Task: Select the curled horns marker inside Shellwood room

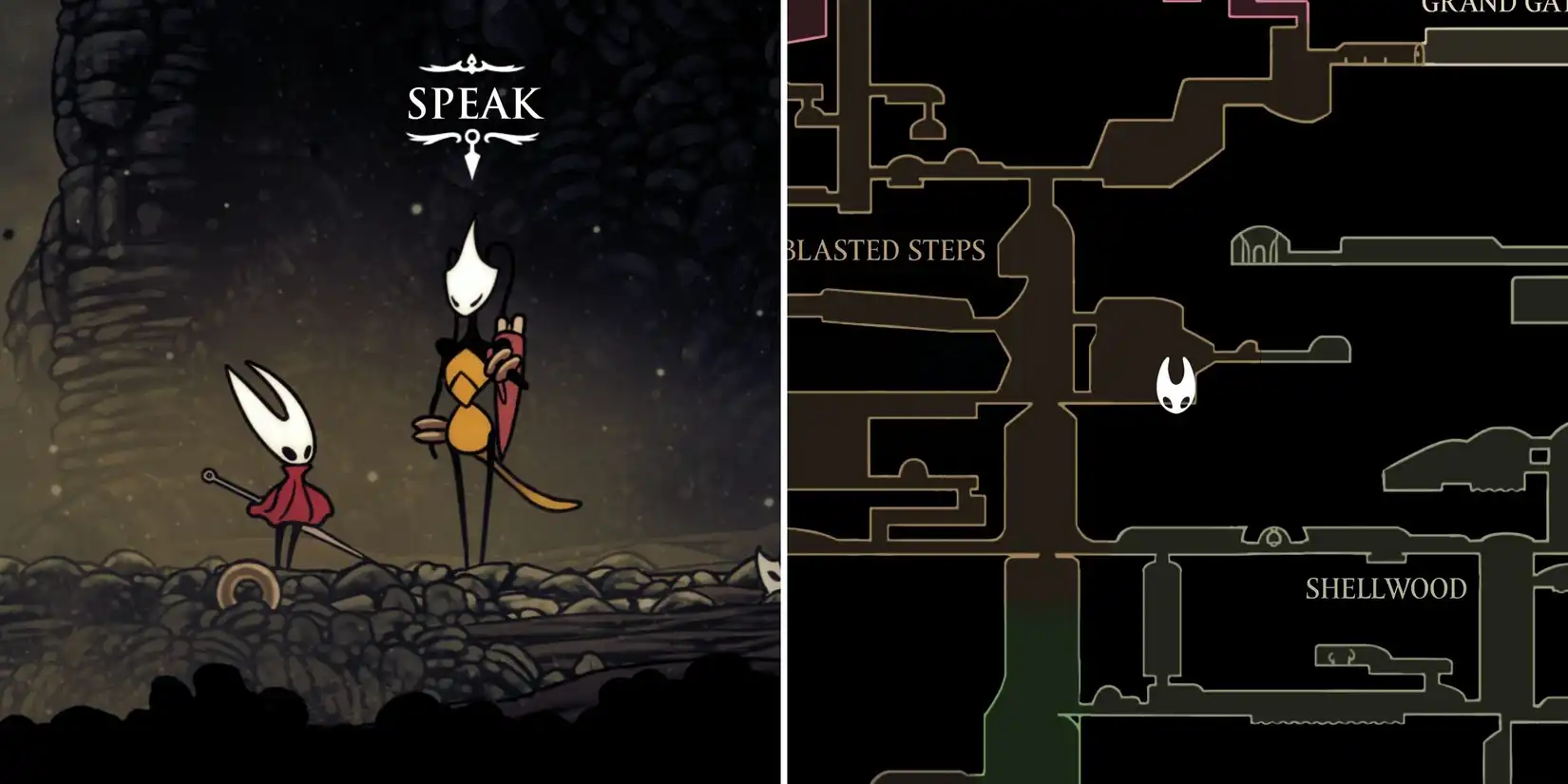Action: click(1342, 657)
